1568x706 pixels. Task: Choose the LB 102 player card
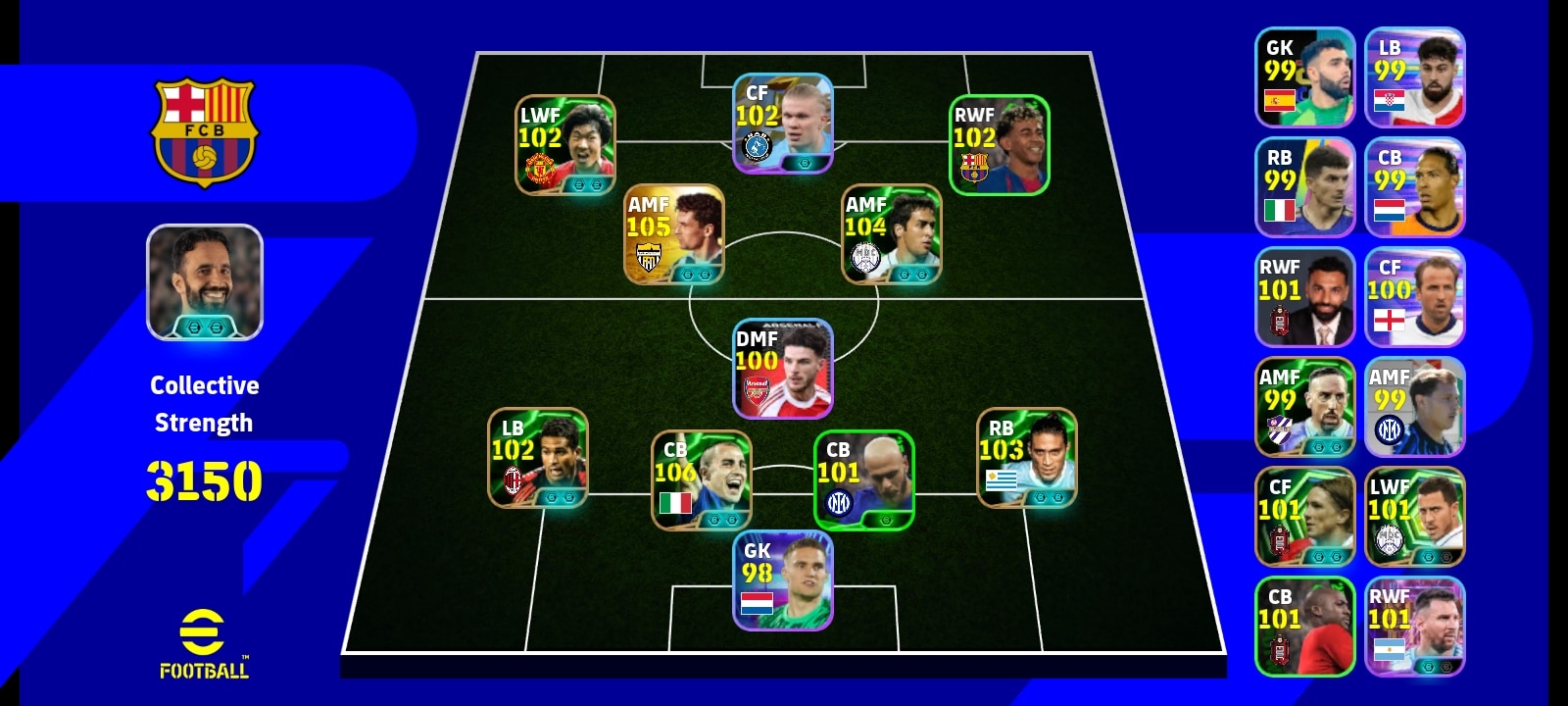tap(538, 458)
